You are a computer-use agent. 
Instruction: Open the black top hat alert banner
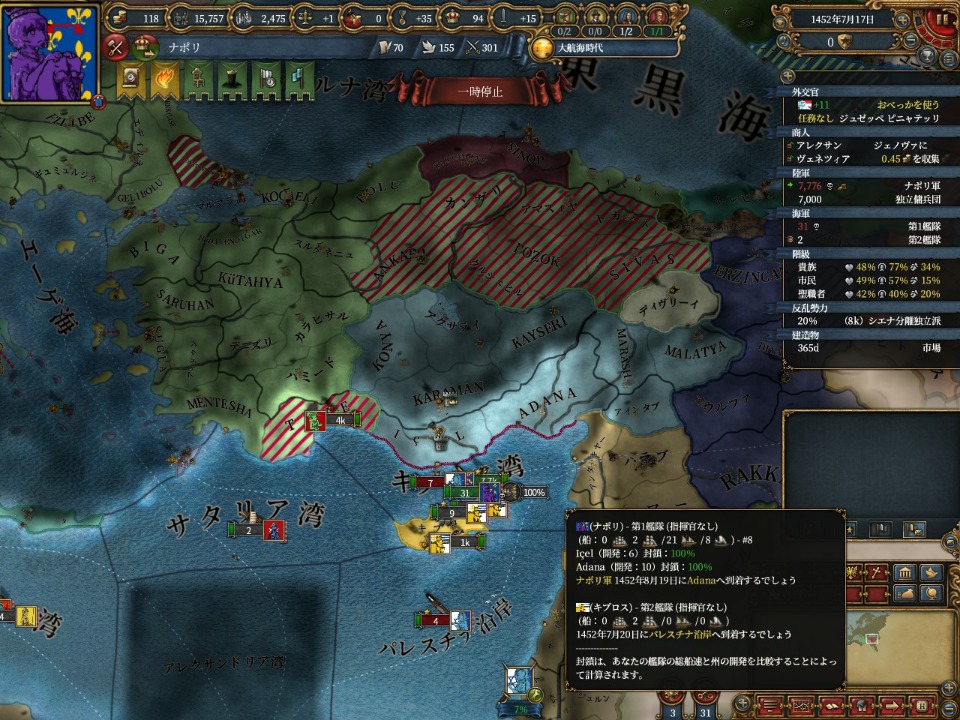coord(231,78)
